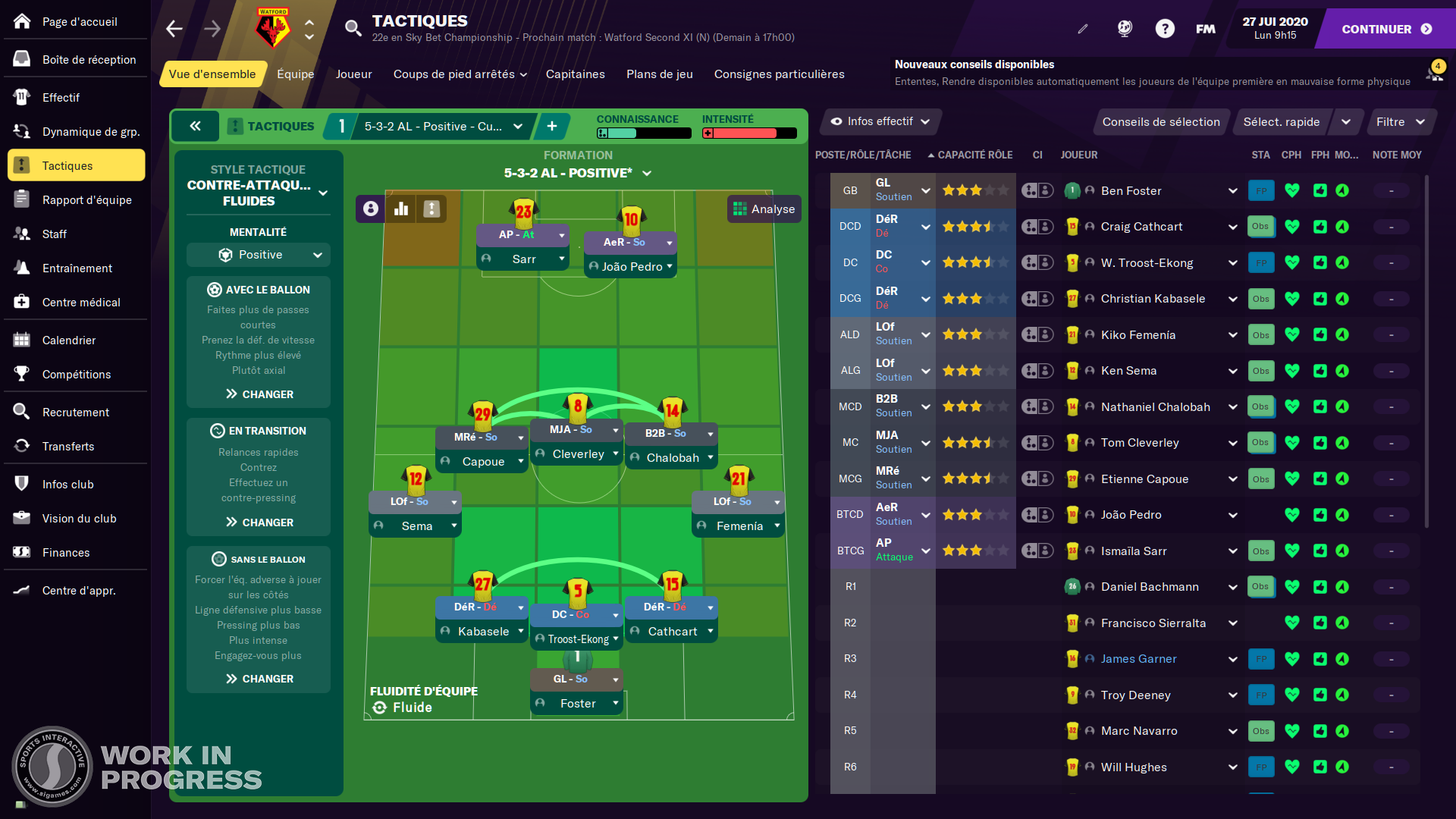Select Ben Foster in the player list

(x=1131, y=190)
